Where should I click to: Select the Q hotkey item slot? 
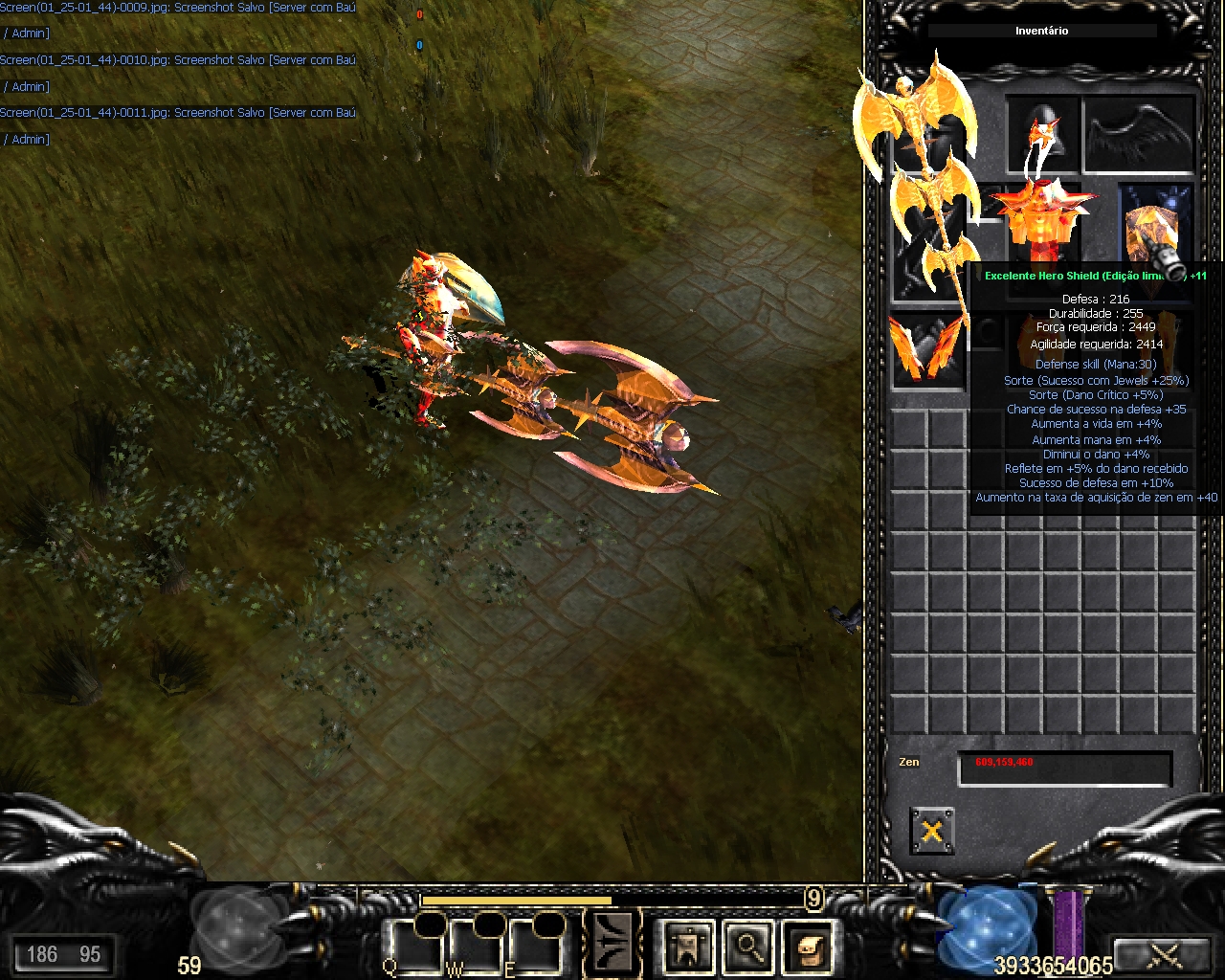point(414,946)
